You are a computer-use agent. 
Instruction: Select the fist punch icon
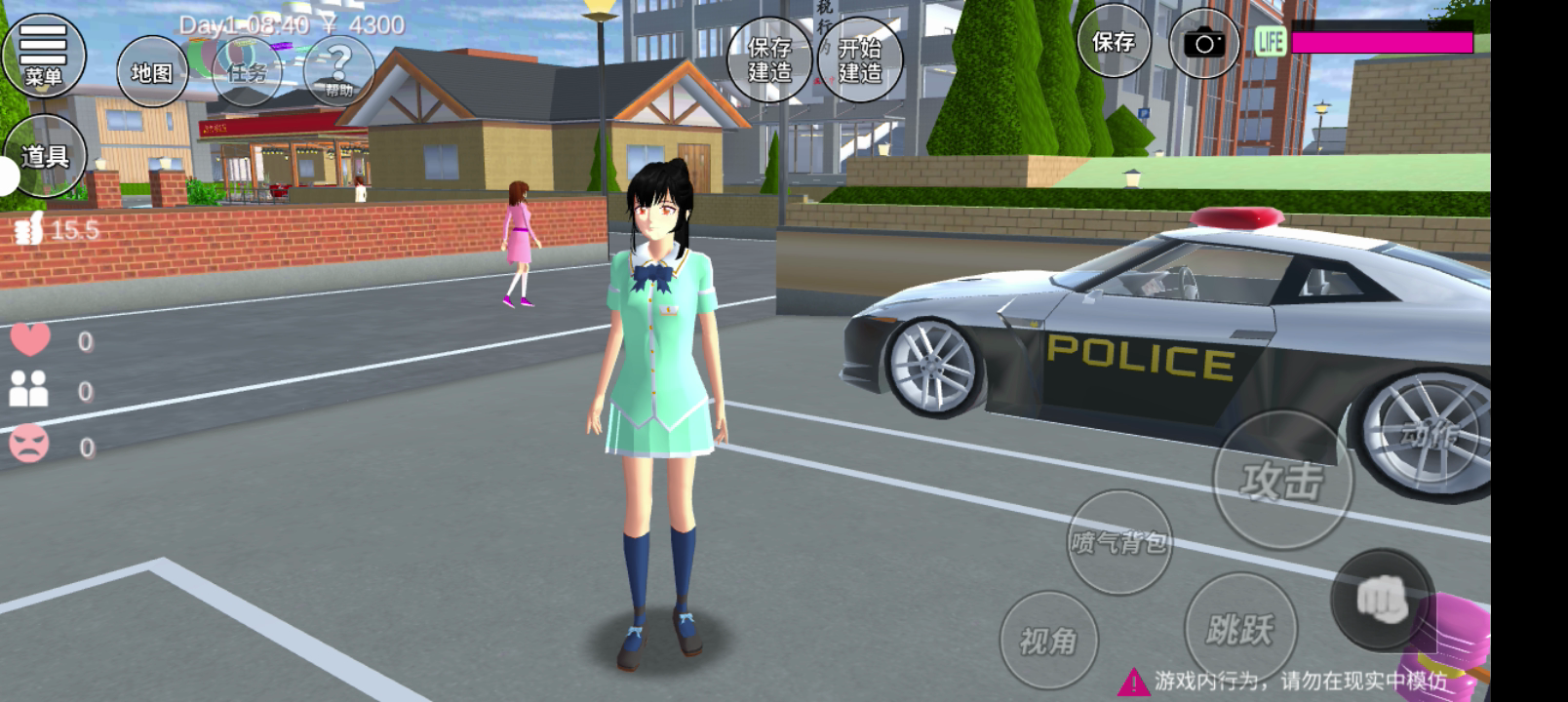pos(1382,598)
